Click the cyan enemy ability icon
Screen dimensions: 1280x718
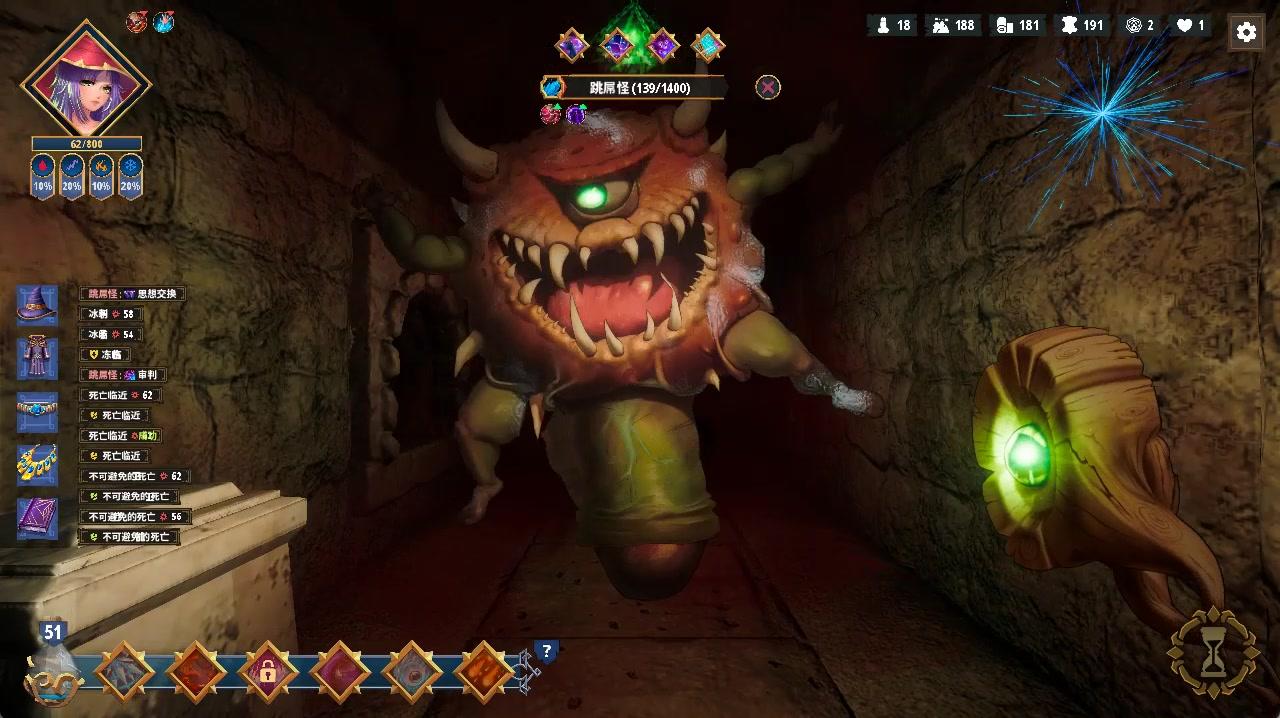(x=708, y=45)
